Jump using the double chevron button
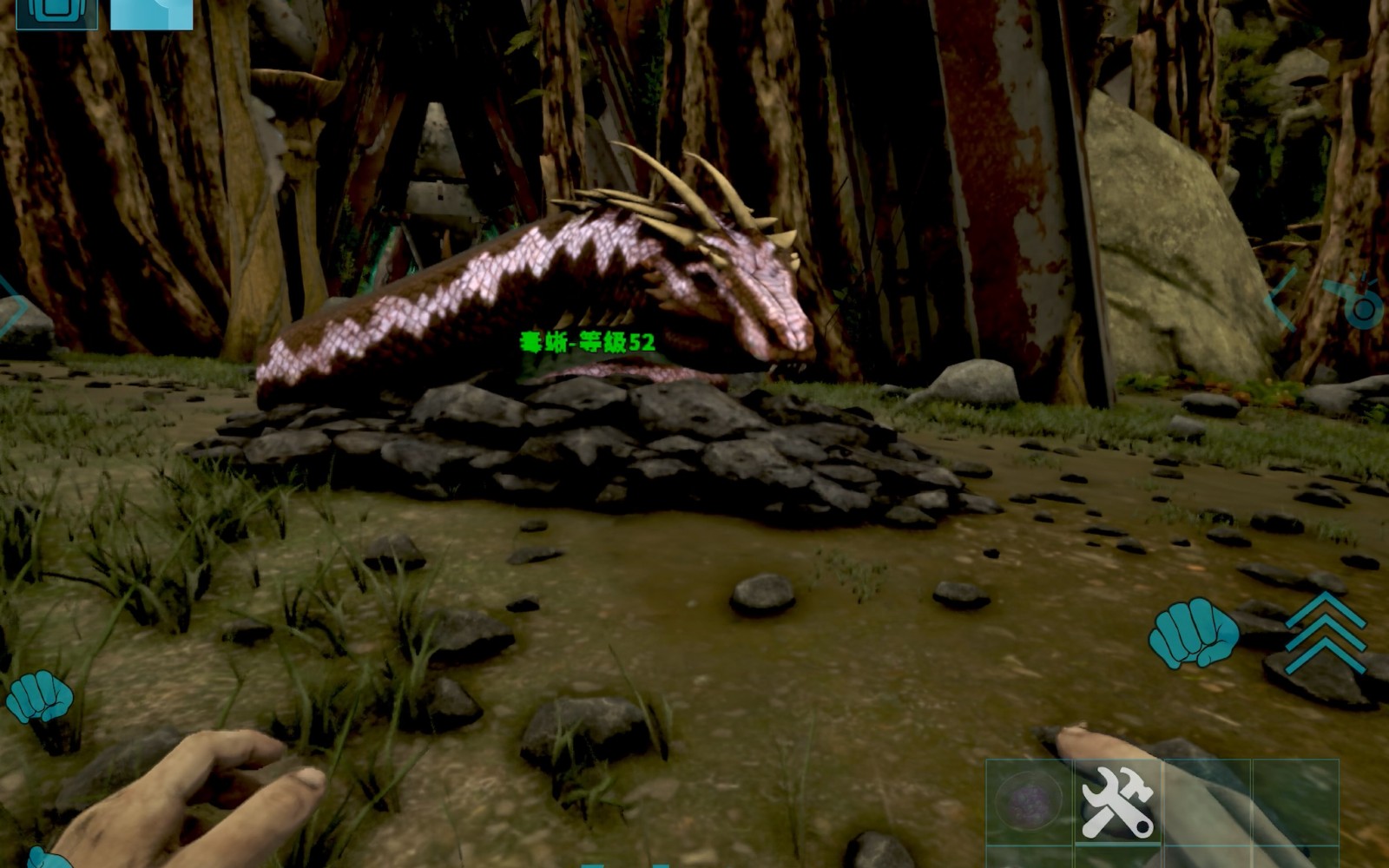 (x=1326, y=634)
